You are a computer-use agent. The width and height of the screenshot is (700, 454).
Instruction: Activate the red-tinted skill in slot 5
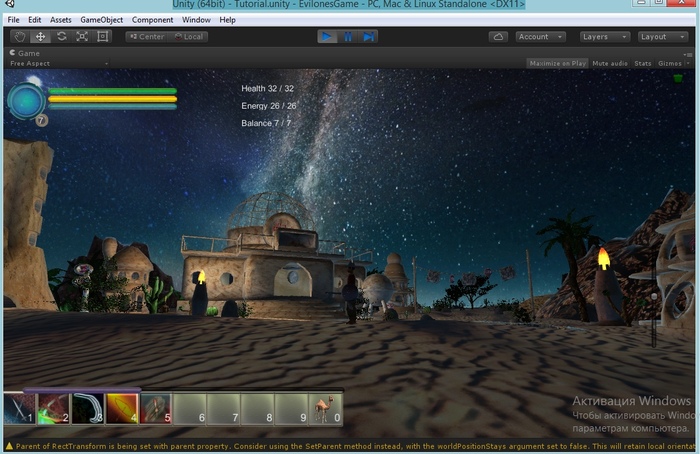point(155,408)
